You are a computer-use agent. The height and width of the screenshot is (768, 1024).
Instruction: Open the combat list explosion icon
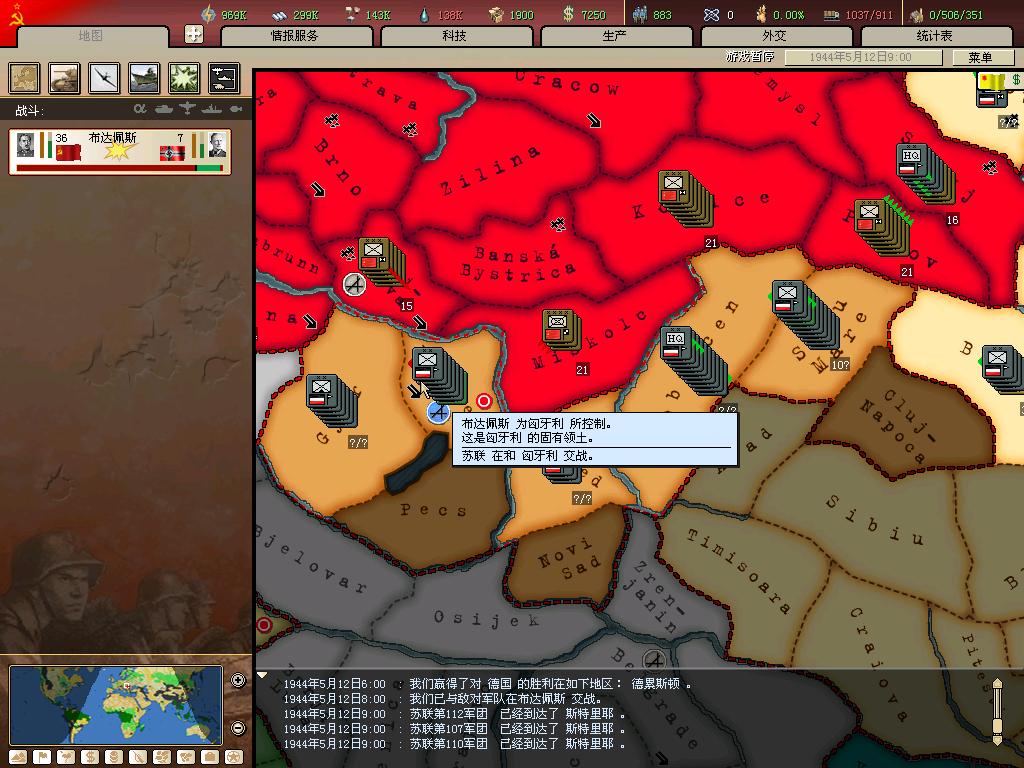point(184,78)
